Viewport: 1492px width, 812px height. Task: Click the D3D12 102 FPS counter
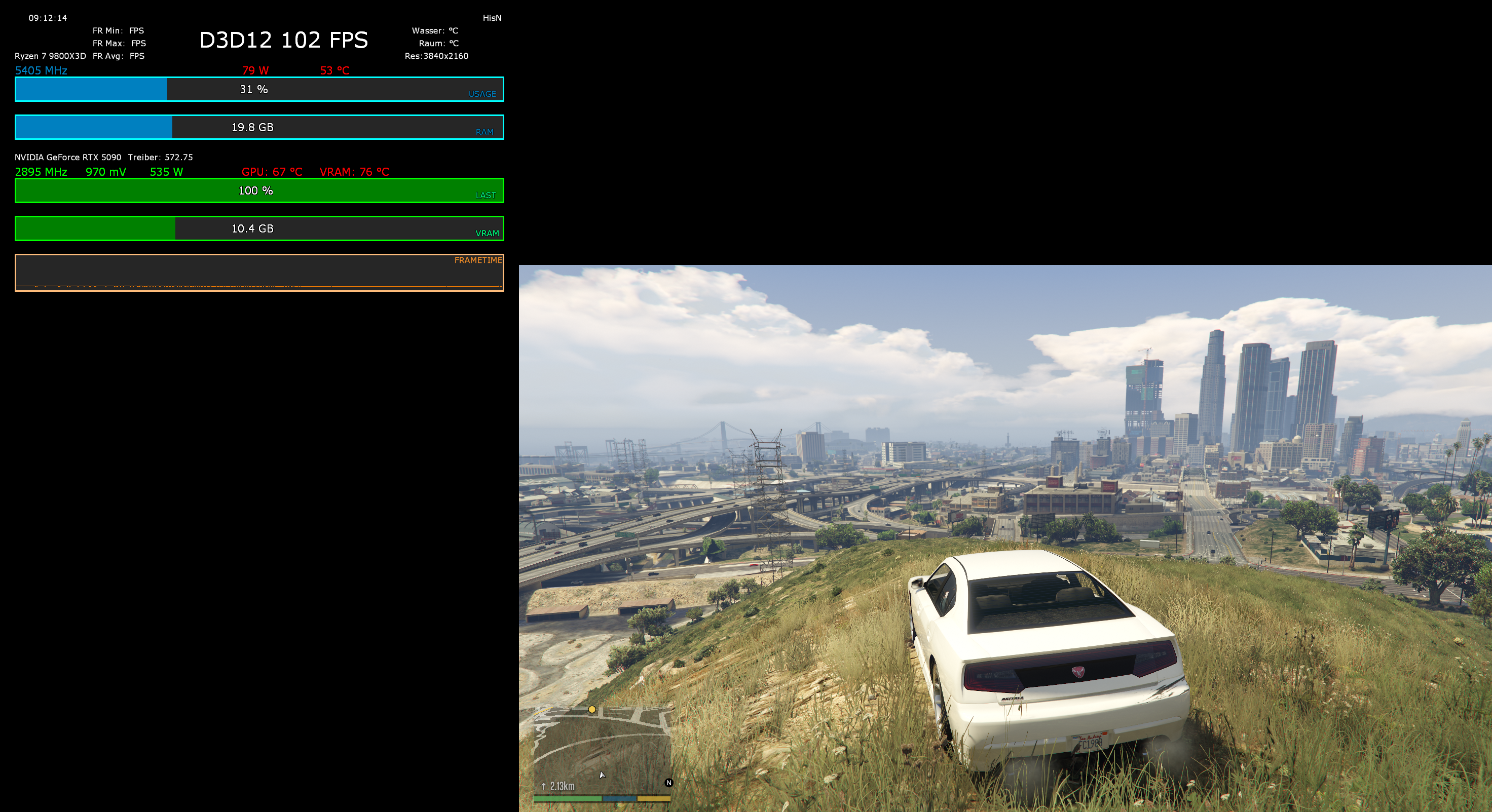pos(283,40)
